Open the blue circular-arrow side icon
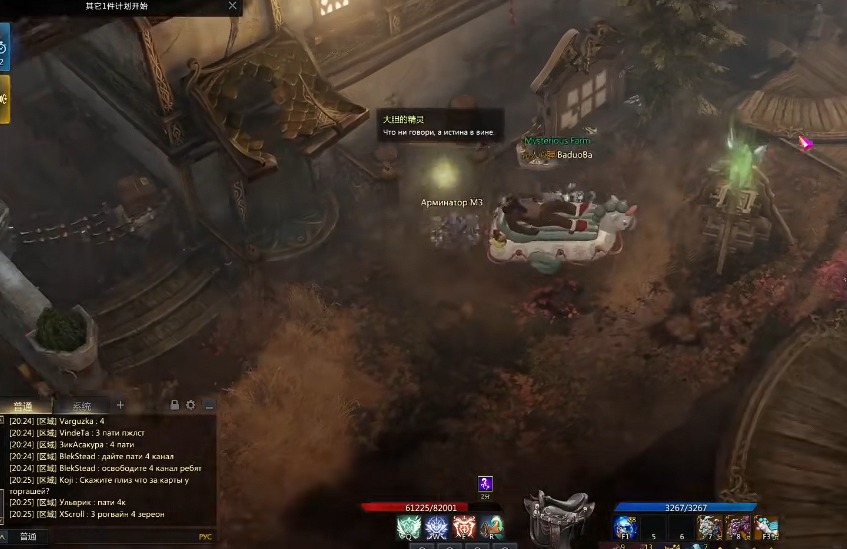 tap(3, 47)
